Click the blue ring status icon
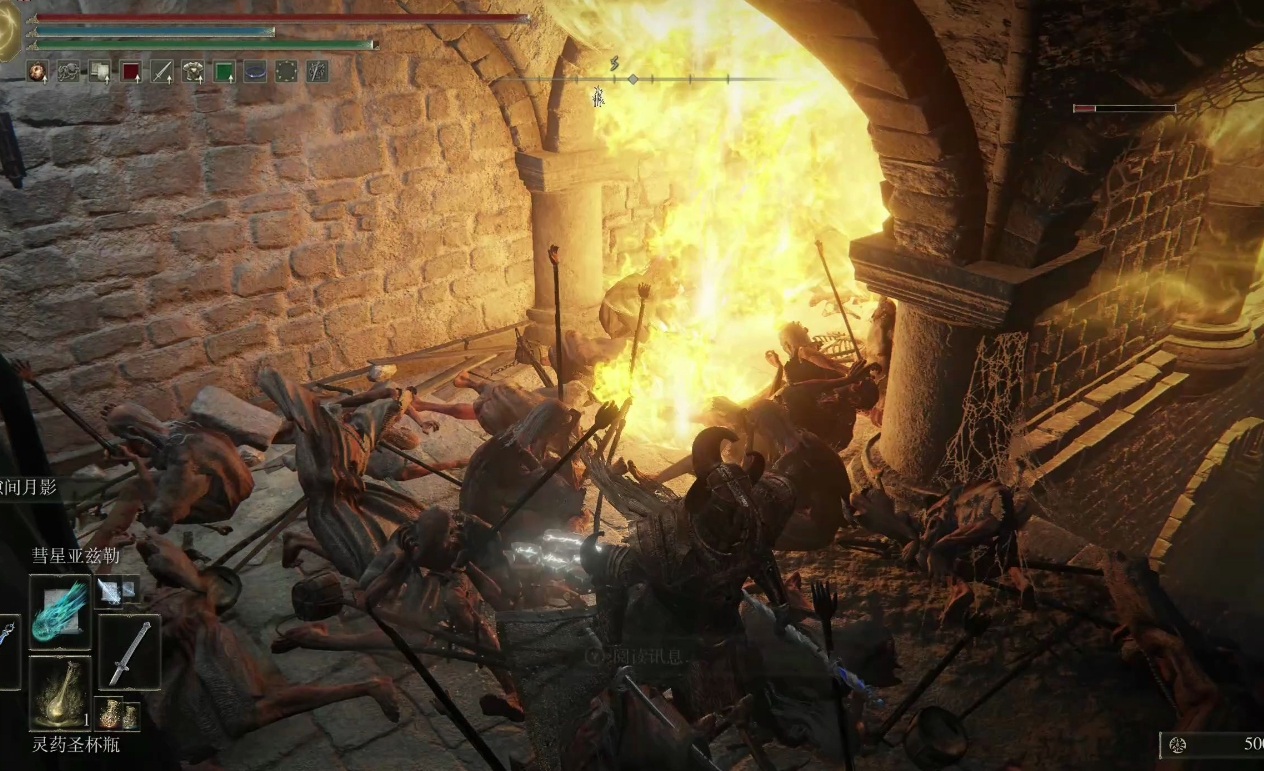1264x771 pixels. 255,71
